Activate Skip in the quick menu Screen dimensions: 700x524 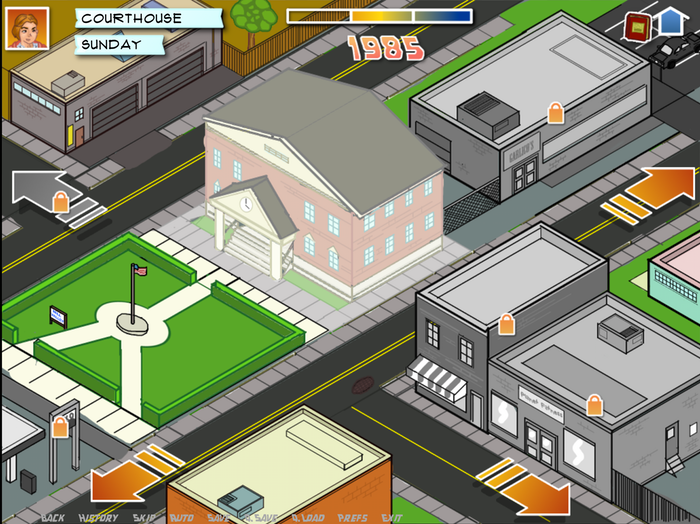coord(144,517)
